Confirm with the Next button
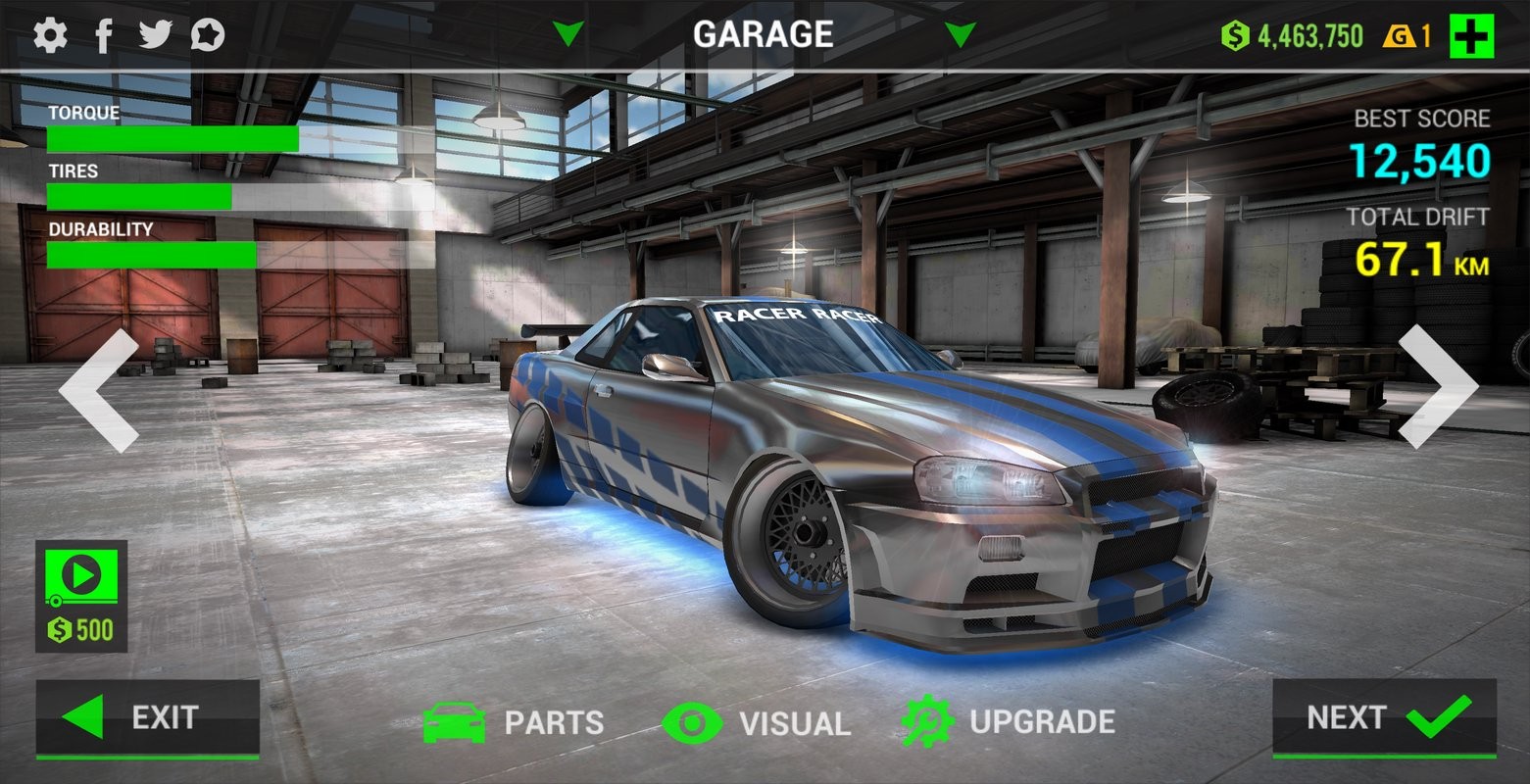 (x=1384, y=718)
